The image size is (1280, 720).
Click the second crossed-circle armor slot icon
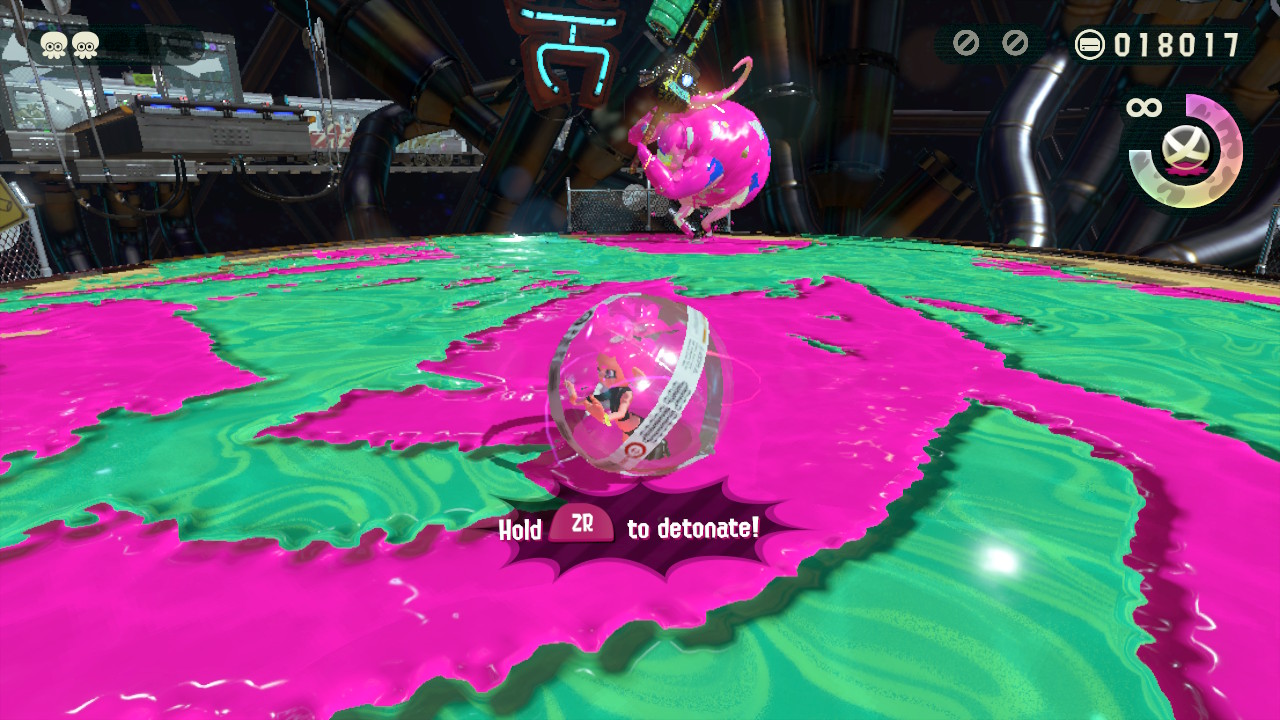(1013, 43)
